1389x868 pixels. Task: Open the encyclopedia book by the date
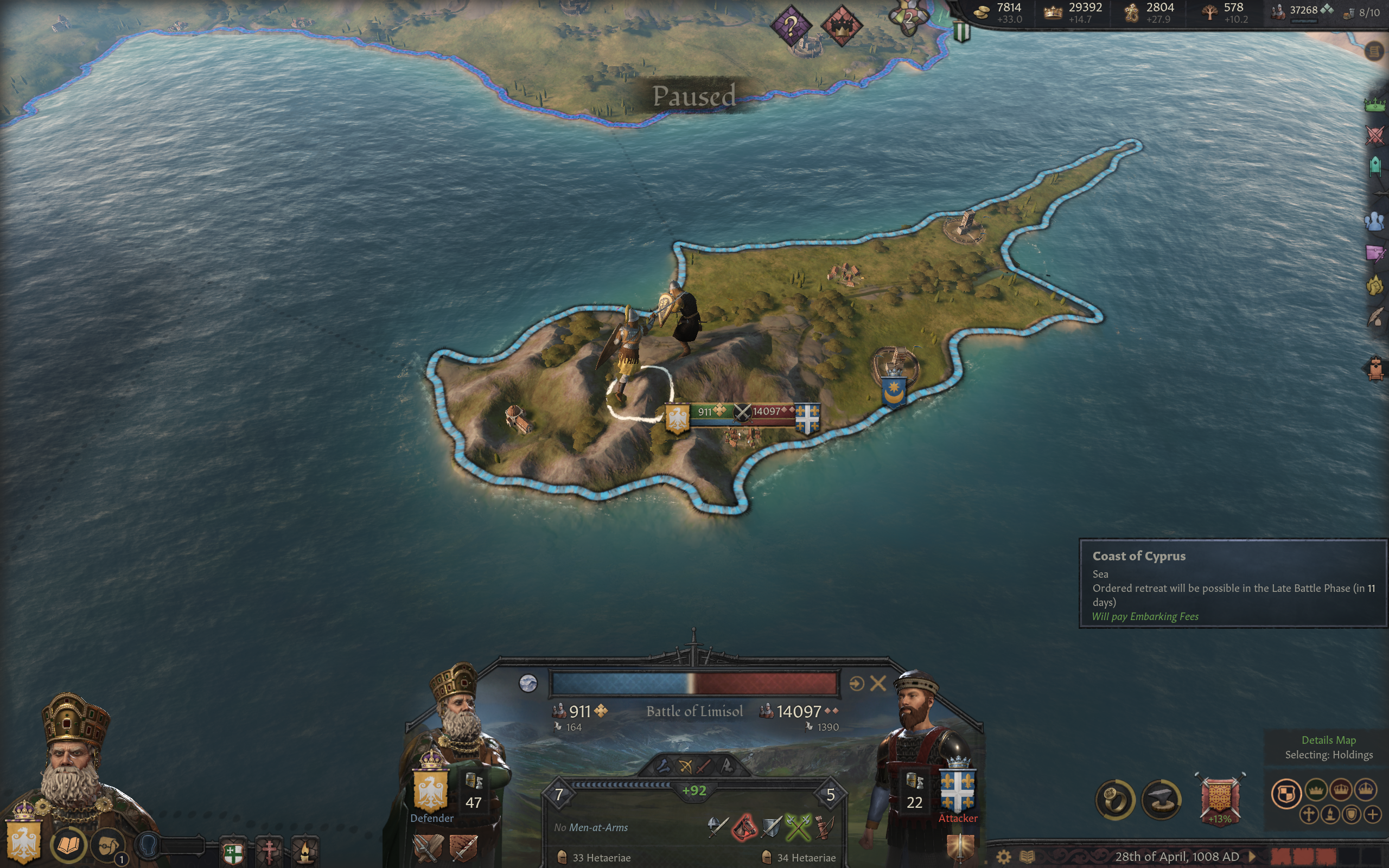pyautogui.click(x=1027, y=857)
